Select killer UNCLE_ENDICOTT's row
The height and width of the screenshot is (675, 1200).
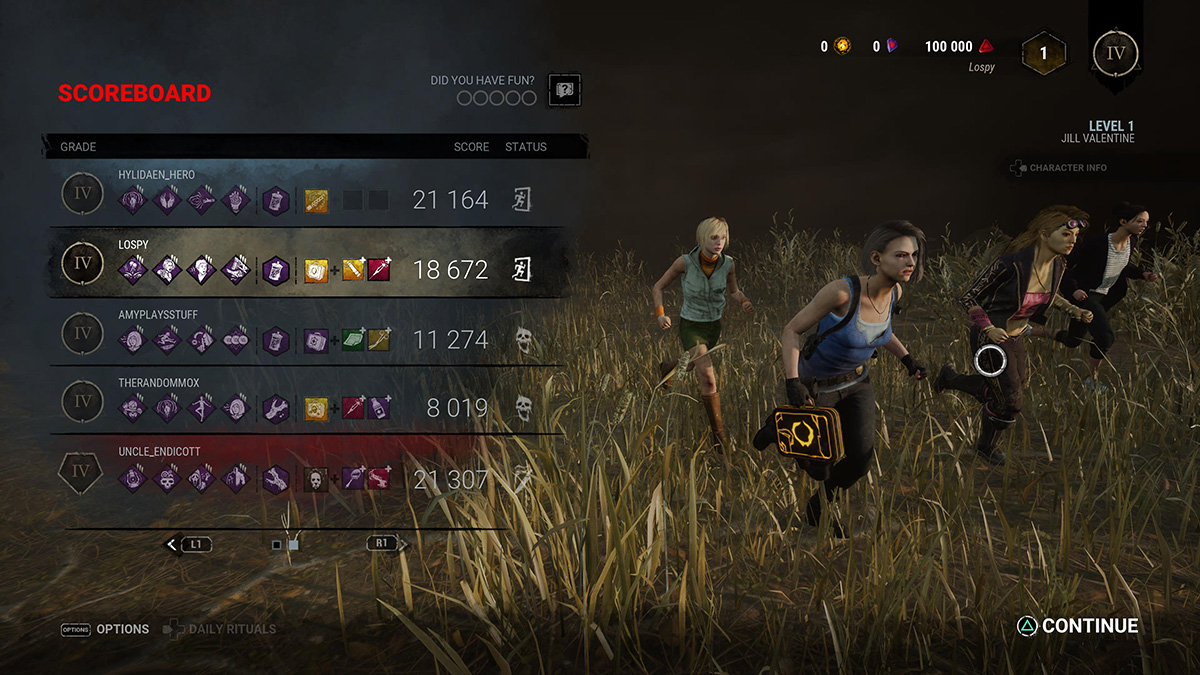[x=300, y=472]
